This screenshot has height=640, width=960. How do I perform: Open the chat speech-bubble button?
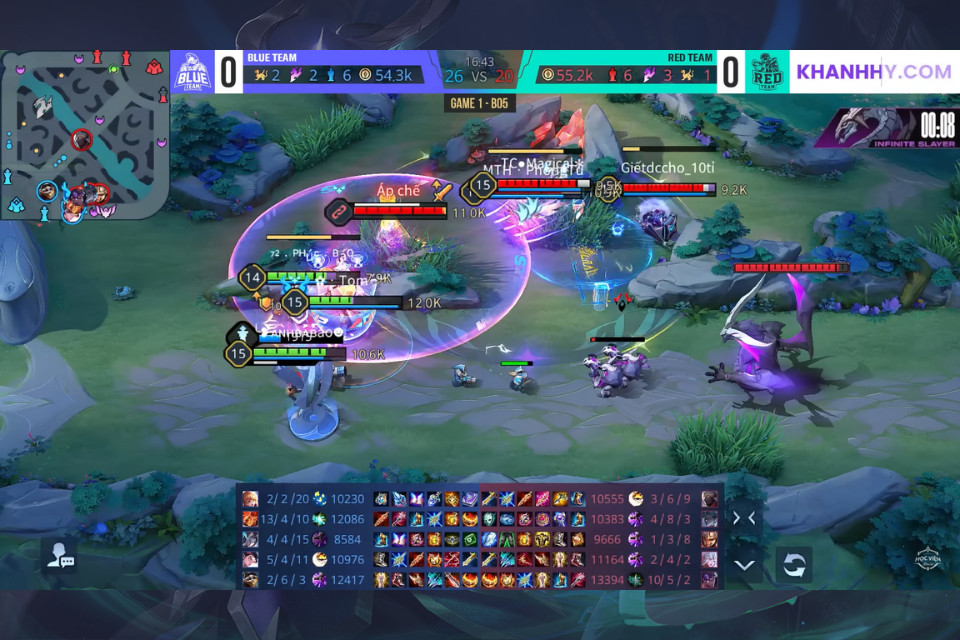(58, 557)
